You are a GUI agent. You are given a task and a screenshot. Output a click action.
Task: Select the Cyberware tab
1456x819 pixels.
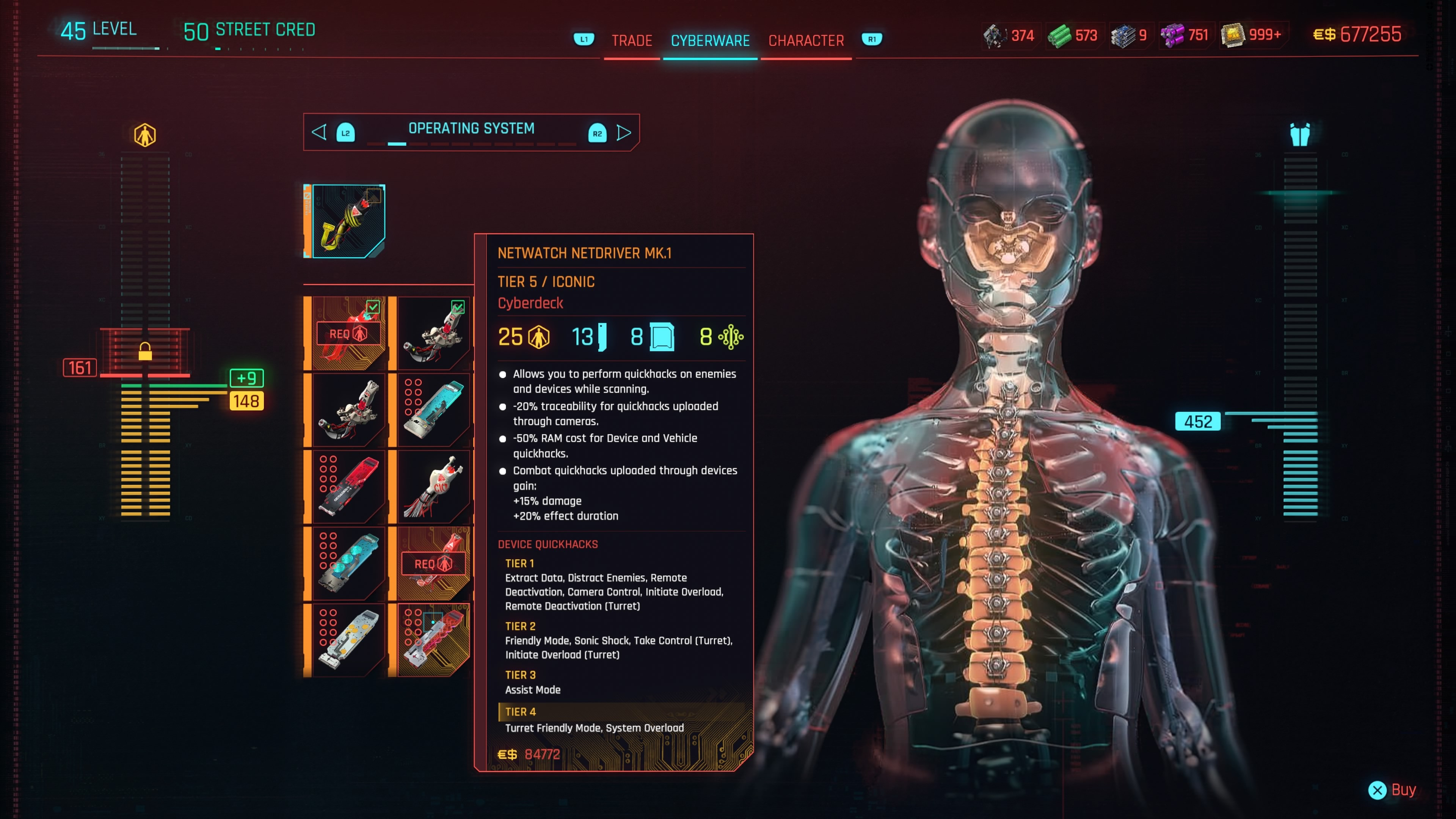(710, 41)
